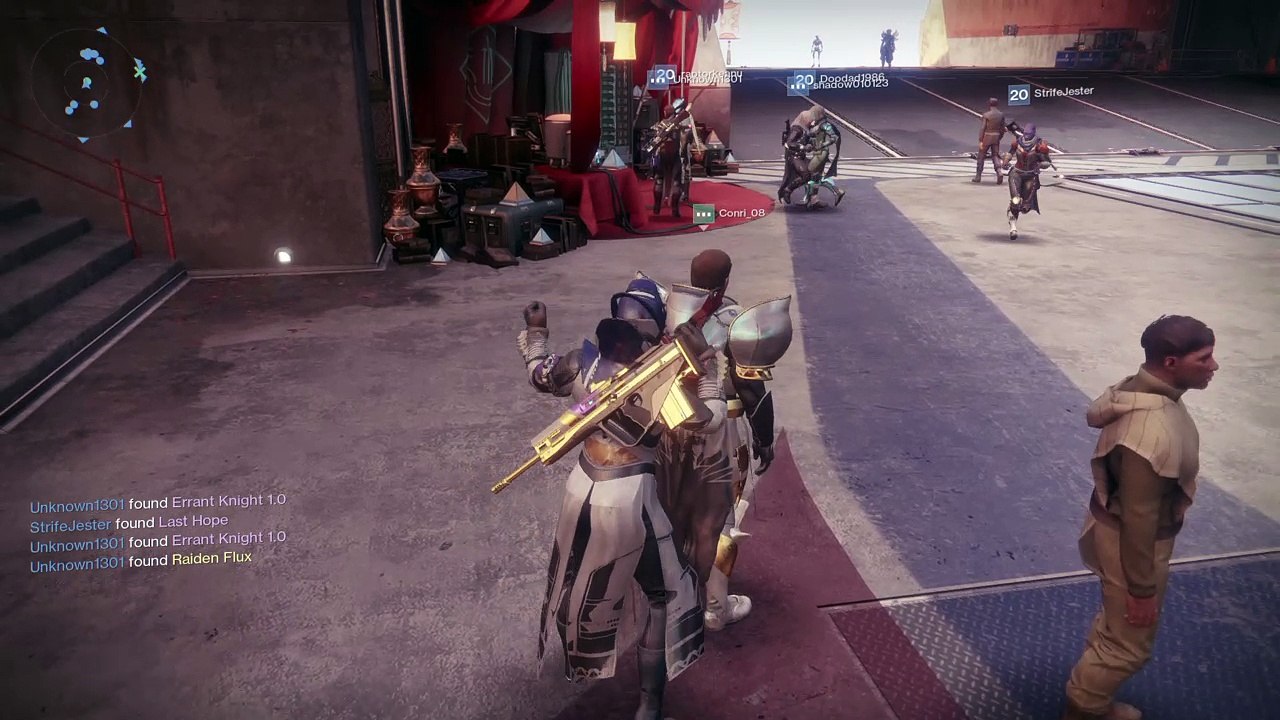The image size is (1280, 720).
Task: Click the Last Hope loot feed entry
Action: tap(129, 523)
